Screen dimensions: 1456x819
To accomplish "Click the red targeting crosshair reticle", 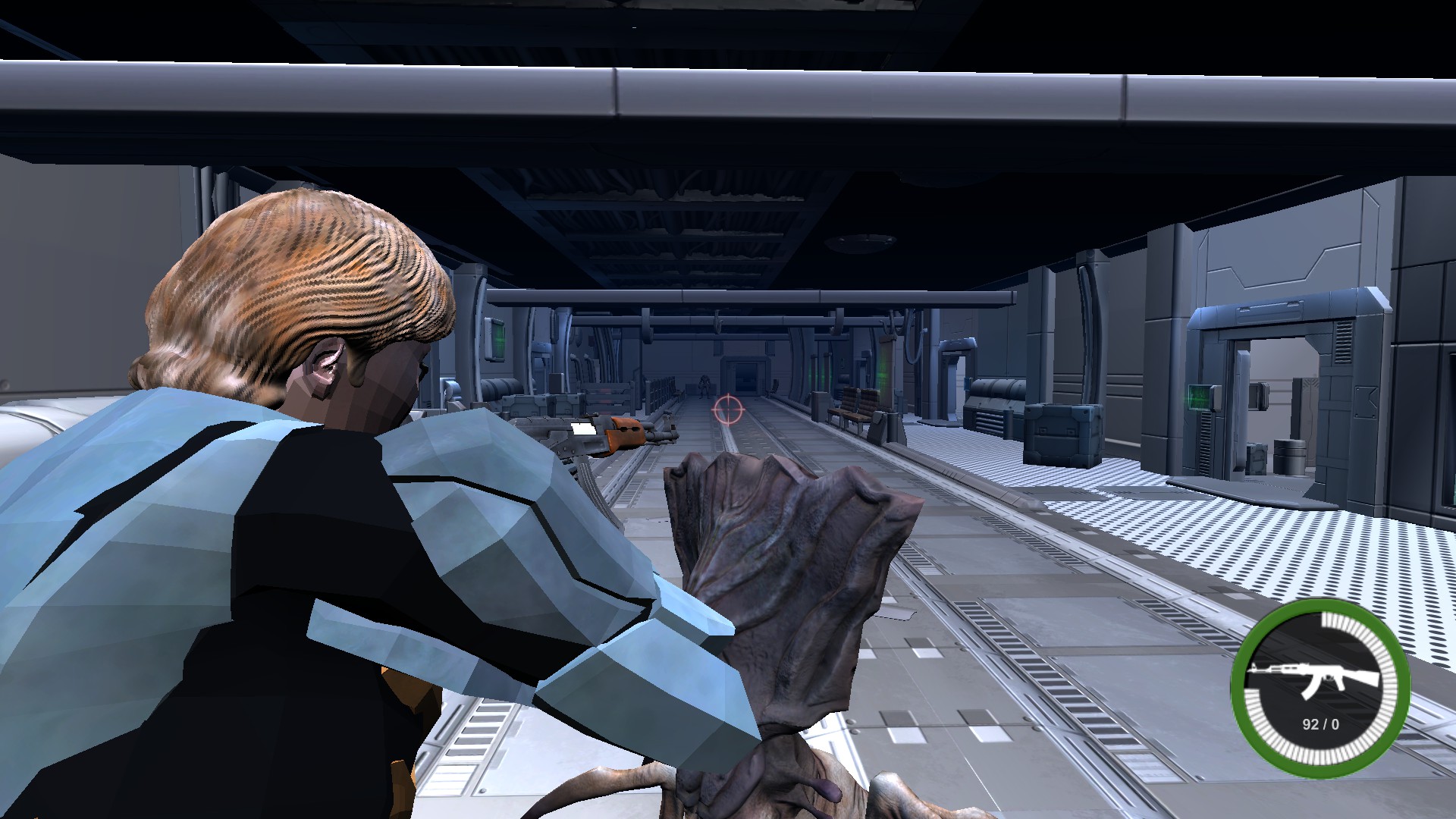I will click(728, 411).
